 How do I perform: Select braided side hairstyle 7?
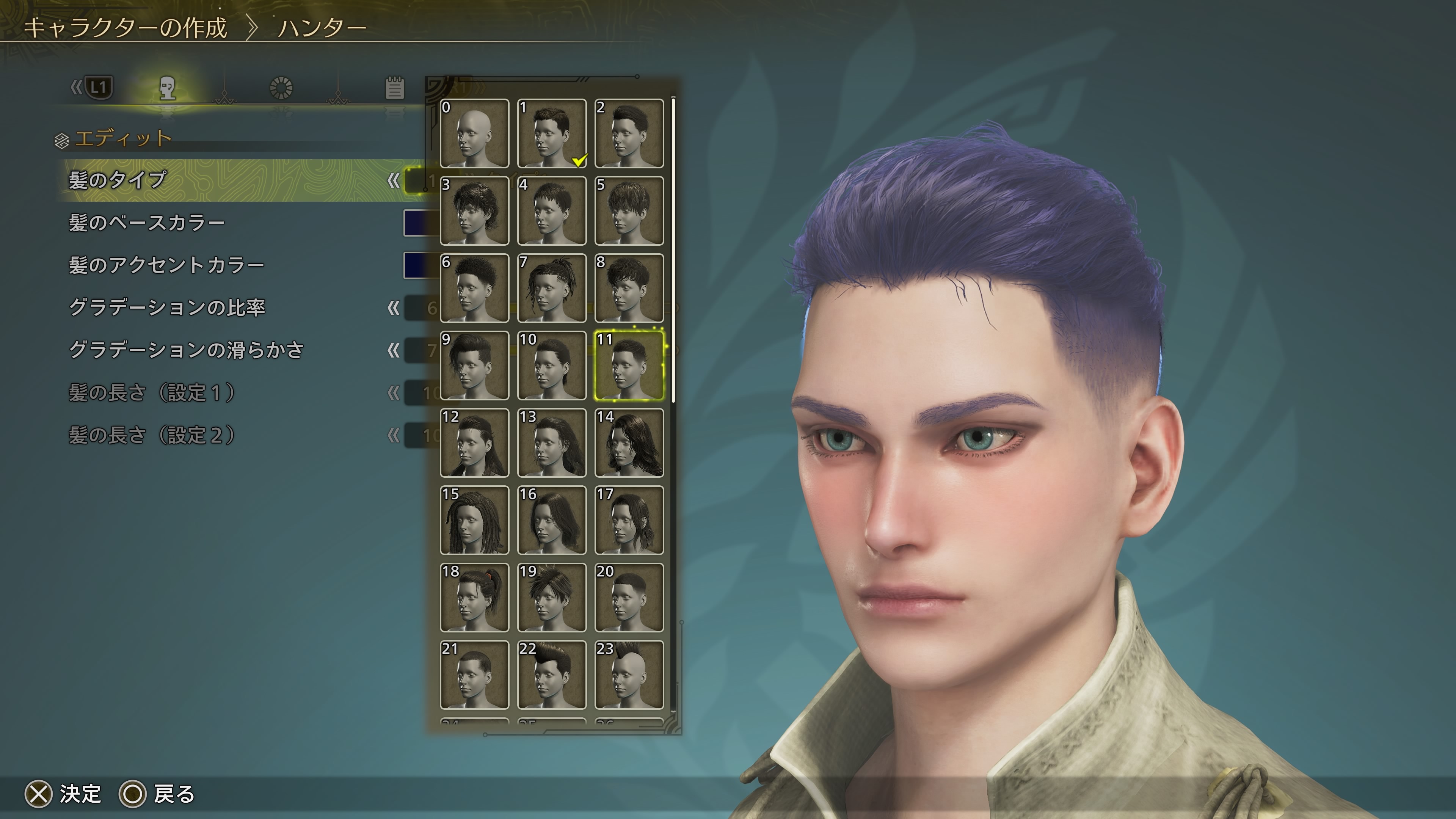552,288
